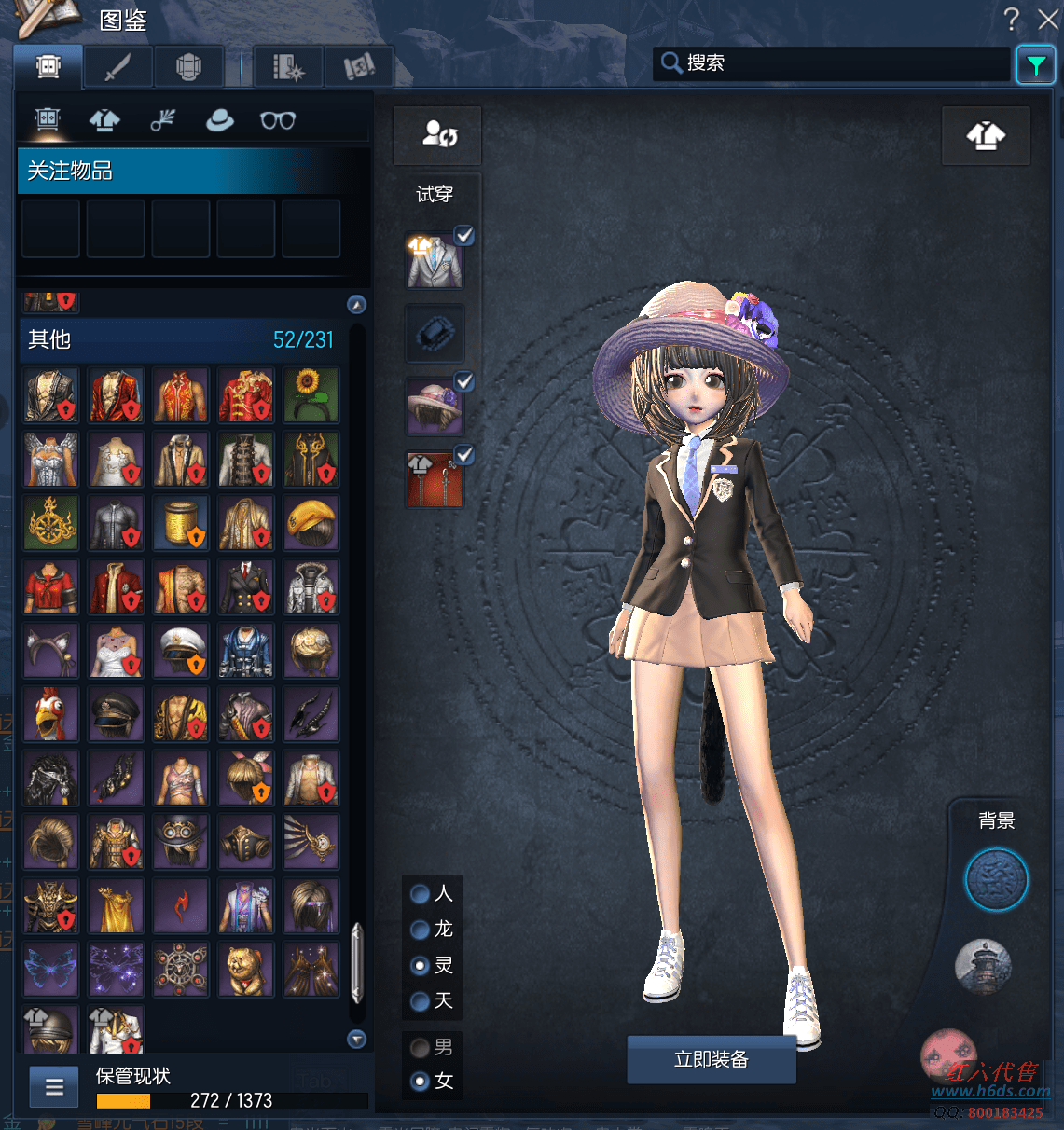Select the 男 gender option
This screenshot has width=1064, height=1130.
pyautogui.click(x=421, y=1048)
